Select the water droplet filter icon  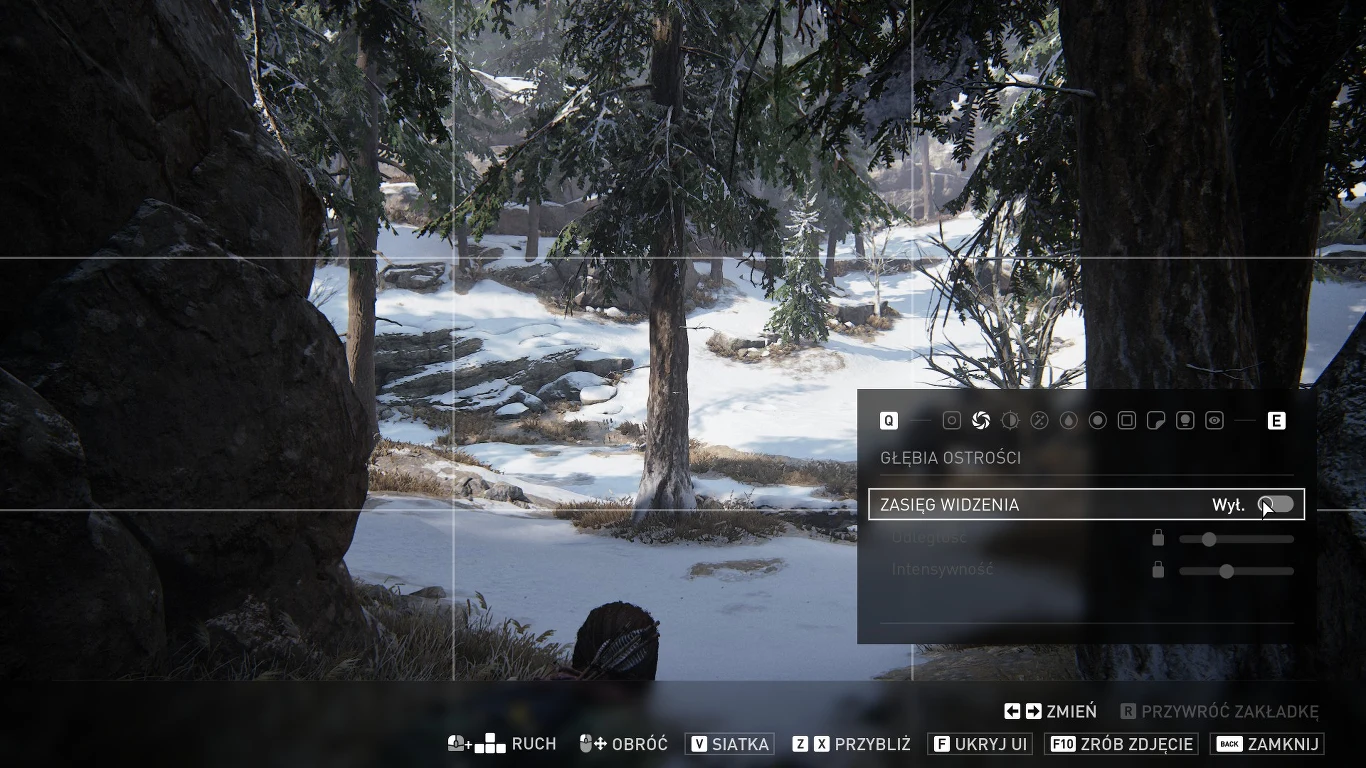coord(1068,420)
